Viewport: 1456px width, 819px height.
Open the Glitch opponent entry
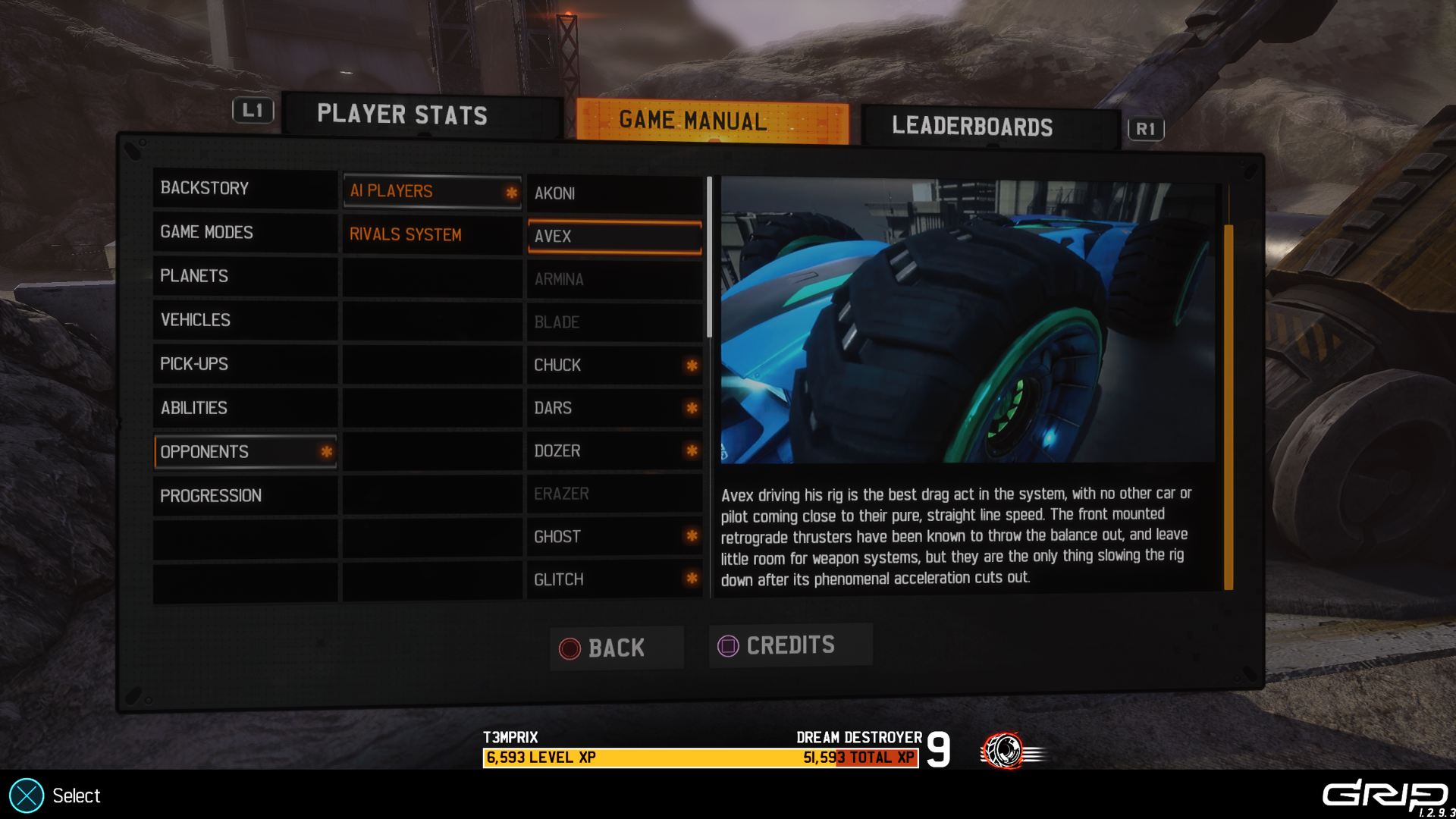(x=614, y=579)
